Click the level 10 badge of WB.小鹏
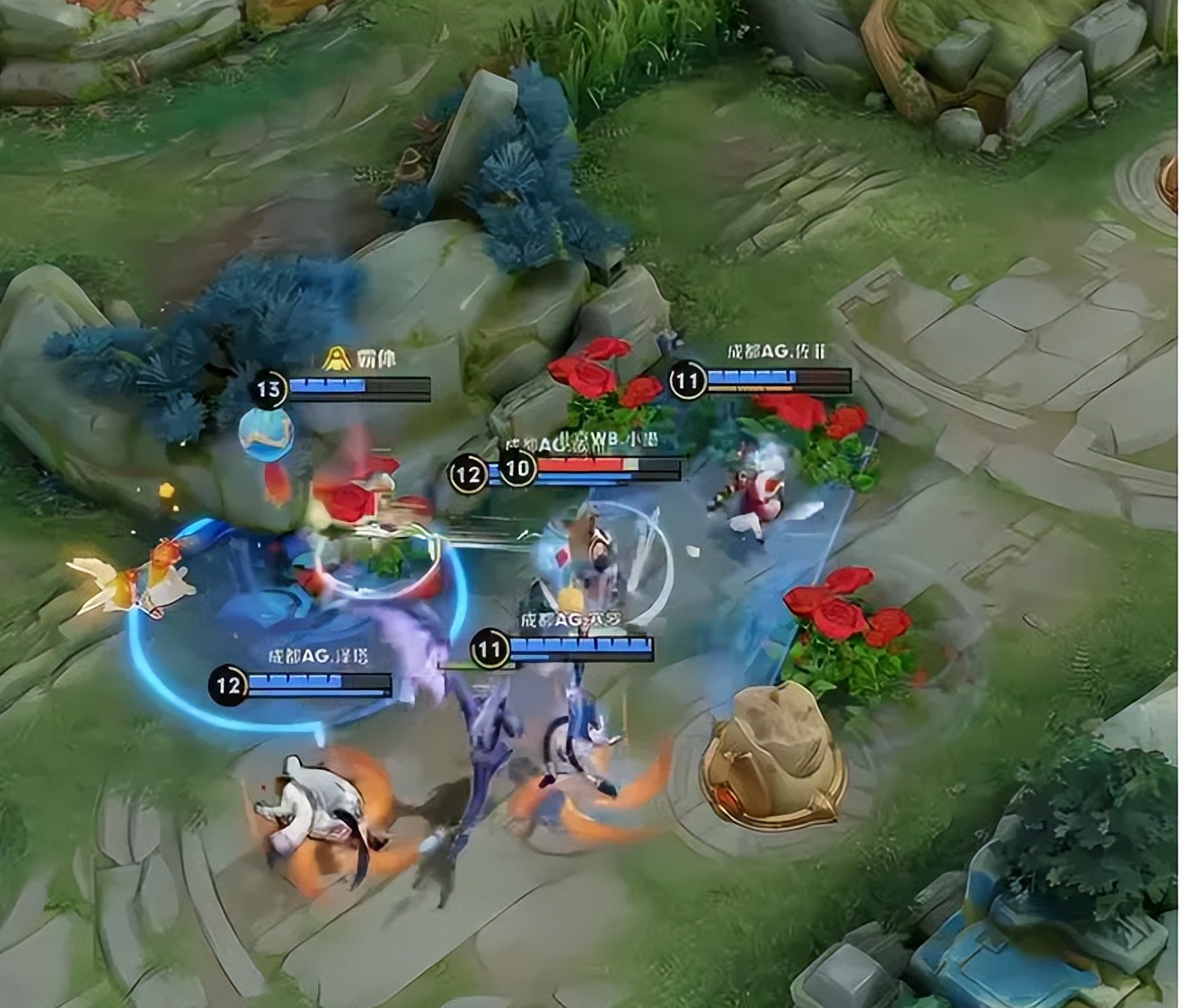The image size is (1182, 1008). pyautogui.click(x=516, y=468)
